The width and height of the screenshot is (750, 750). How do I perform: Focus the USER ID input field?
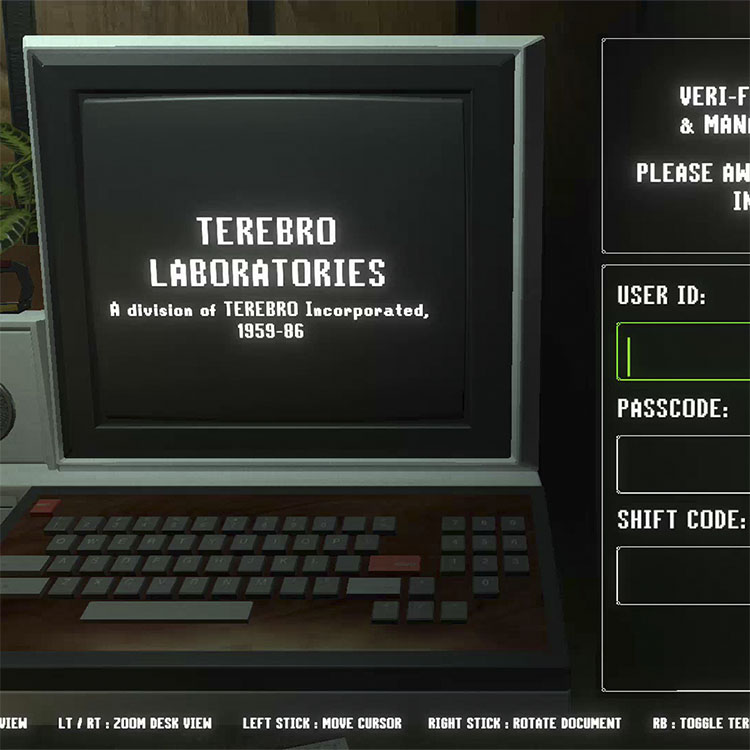pos(685,352)
